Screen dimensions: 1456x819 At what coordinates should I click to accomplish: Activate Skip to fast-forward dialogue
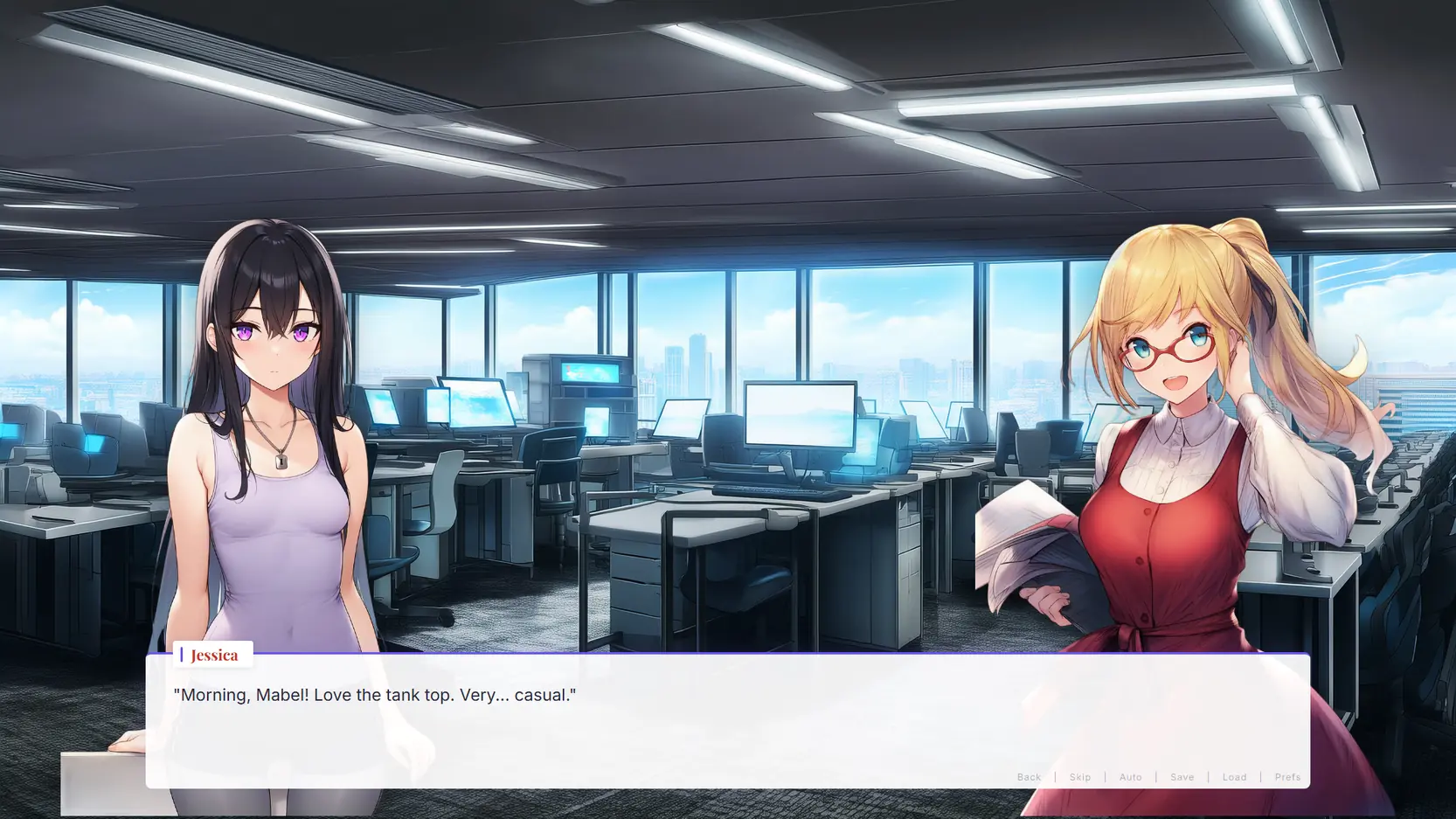coord(1080,777)
